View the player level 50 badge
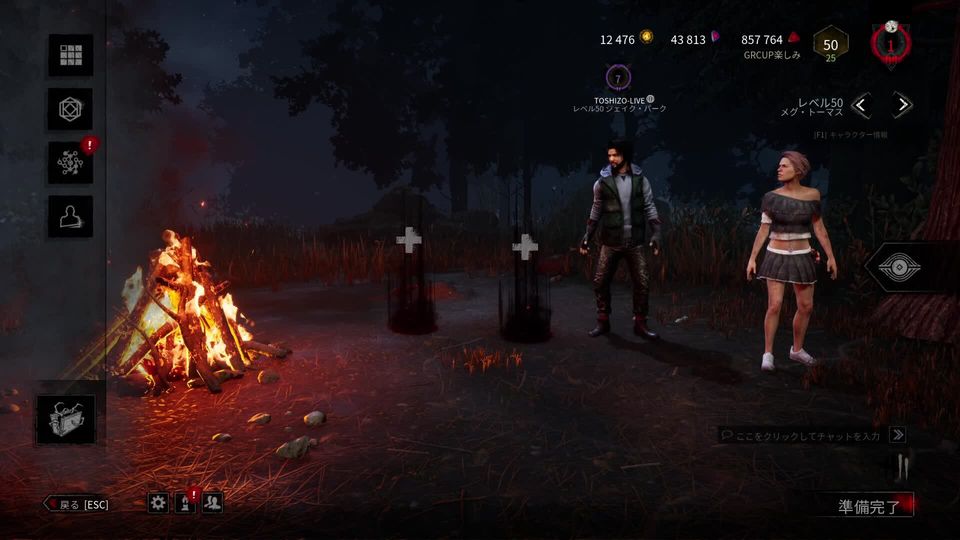Screen dimensions: 960x540 click(830, 45)
